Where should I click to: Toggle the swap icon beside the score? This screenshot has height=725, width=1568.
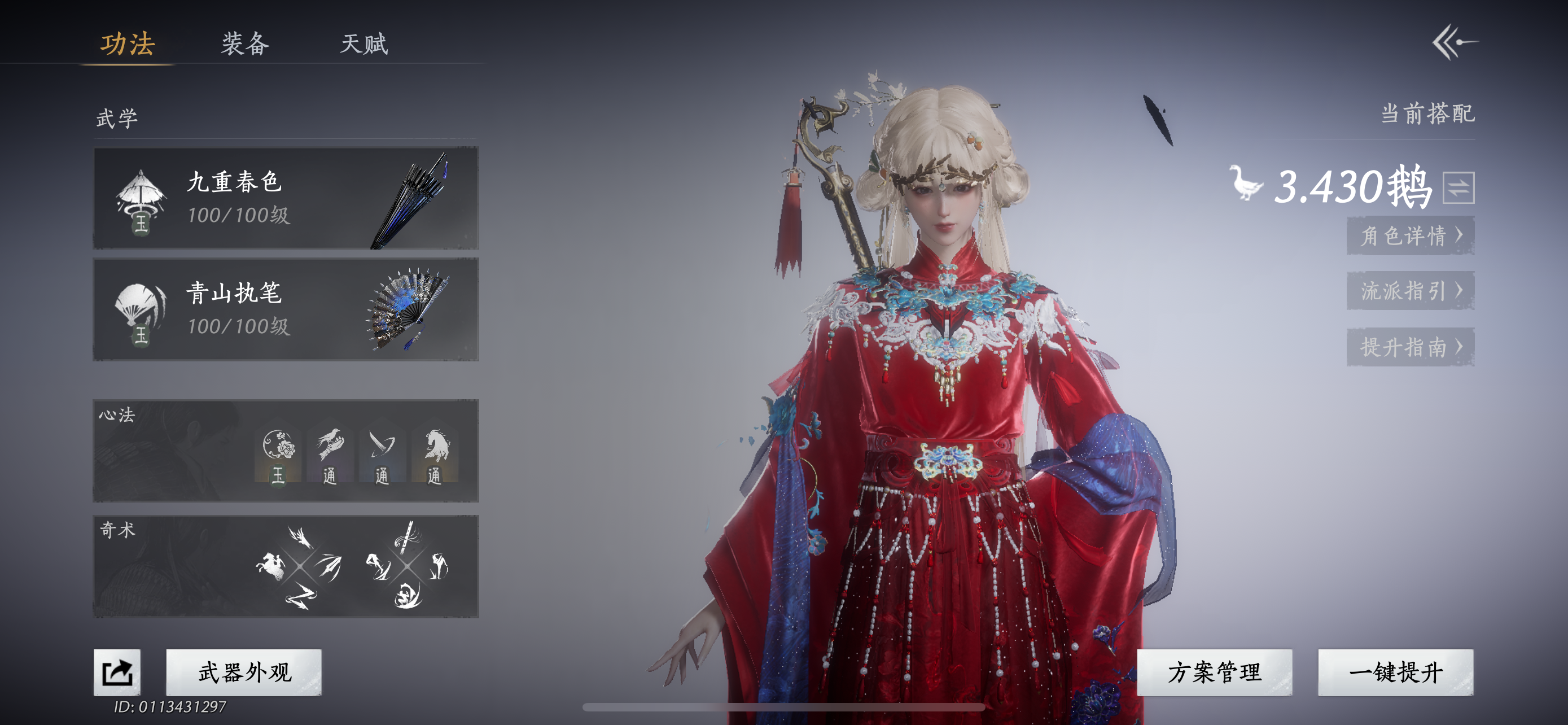click(x=1458, y=187)
